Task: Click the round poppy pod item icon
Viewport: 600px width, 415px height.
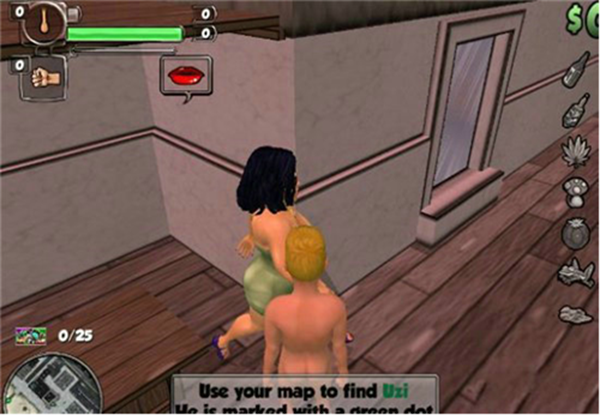Action: pyautogui.click(x=576, y=230)
